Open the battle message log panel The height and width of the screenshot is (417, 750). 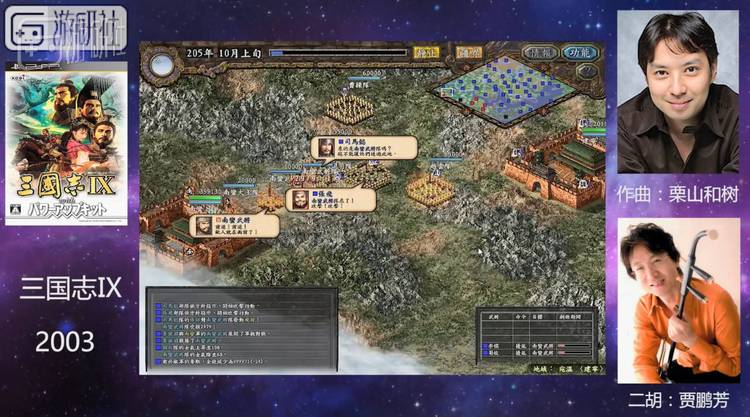tap(242, 330)
